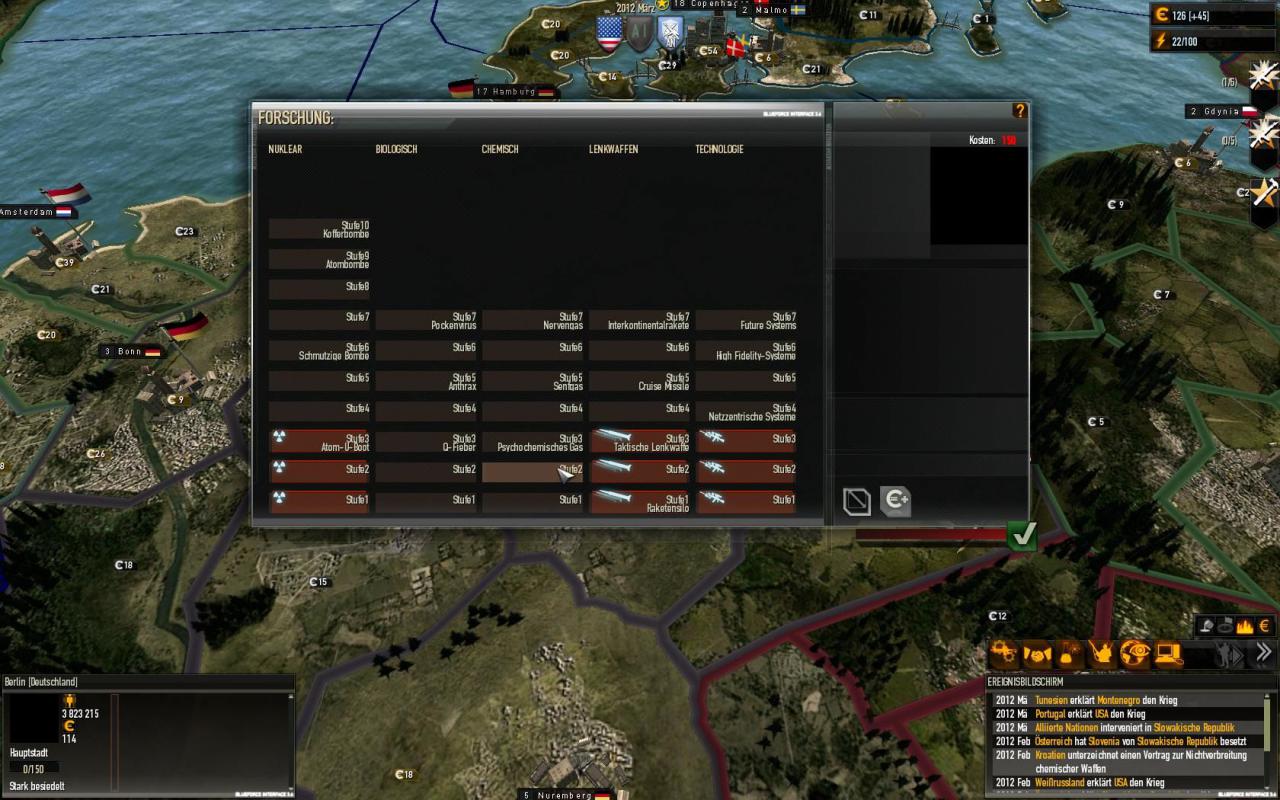Choose the Stufe9 Atombombe research entry

(319, 260)
